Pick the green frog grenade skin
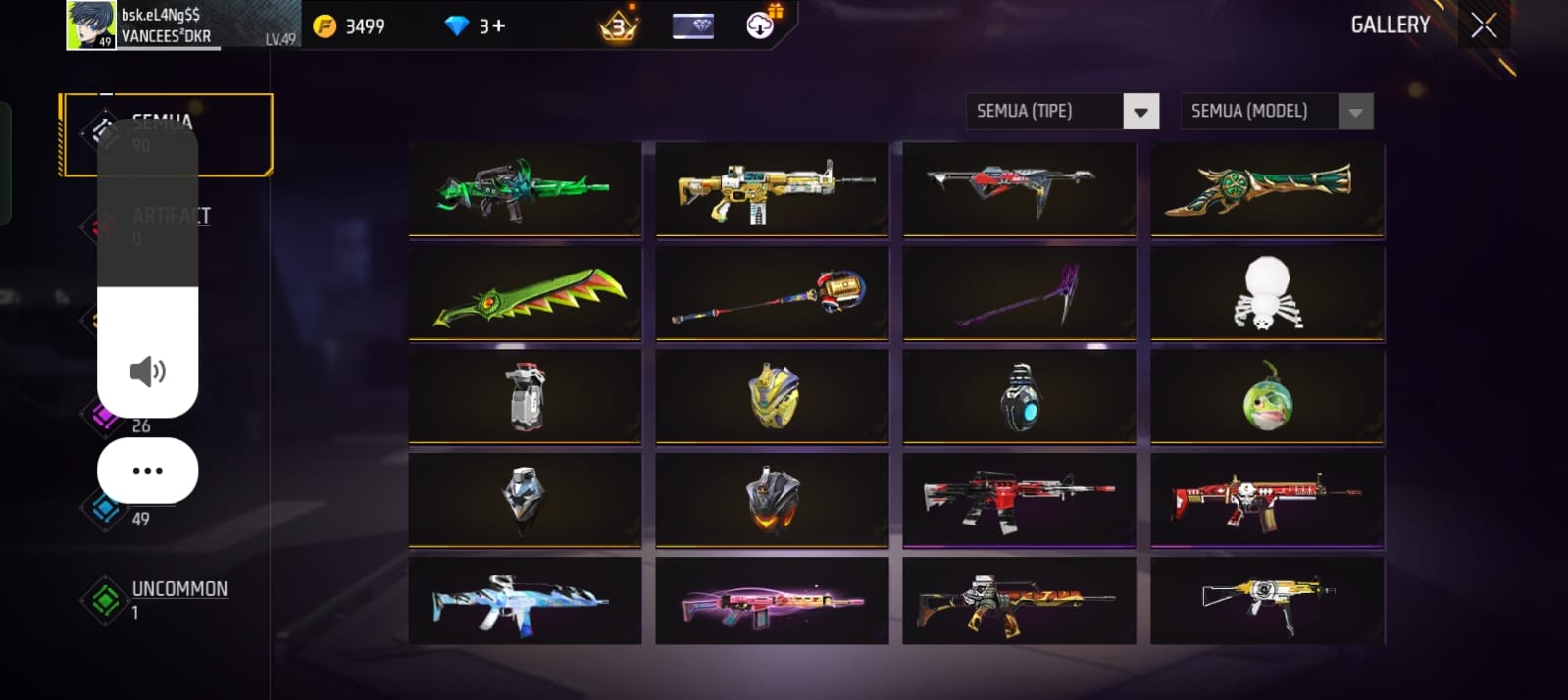Image resolution: width=1568 pixels, height=700 pixels. pos(1267,399)
